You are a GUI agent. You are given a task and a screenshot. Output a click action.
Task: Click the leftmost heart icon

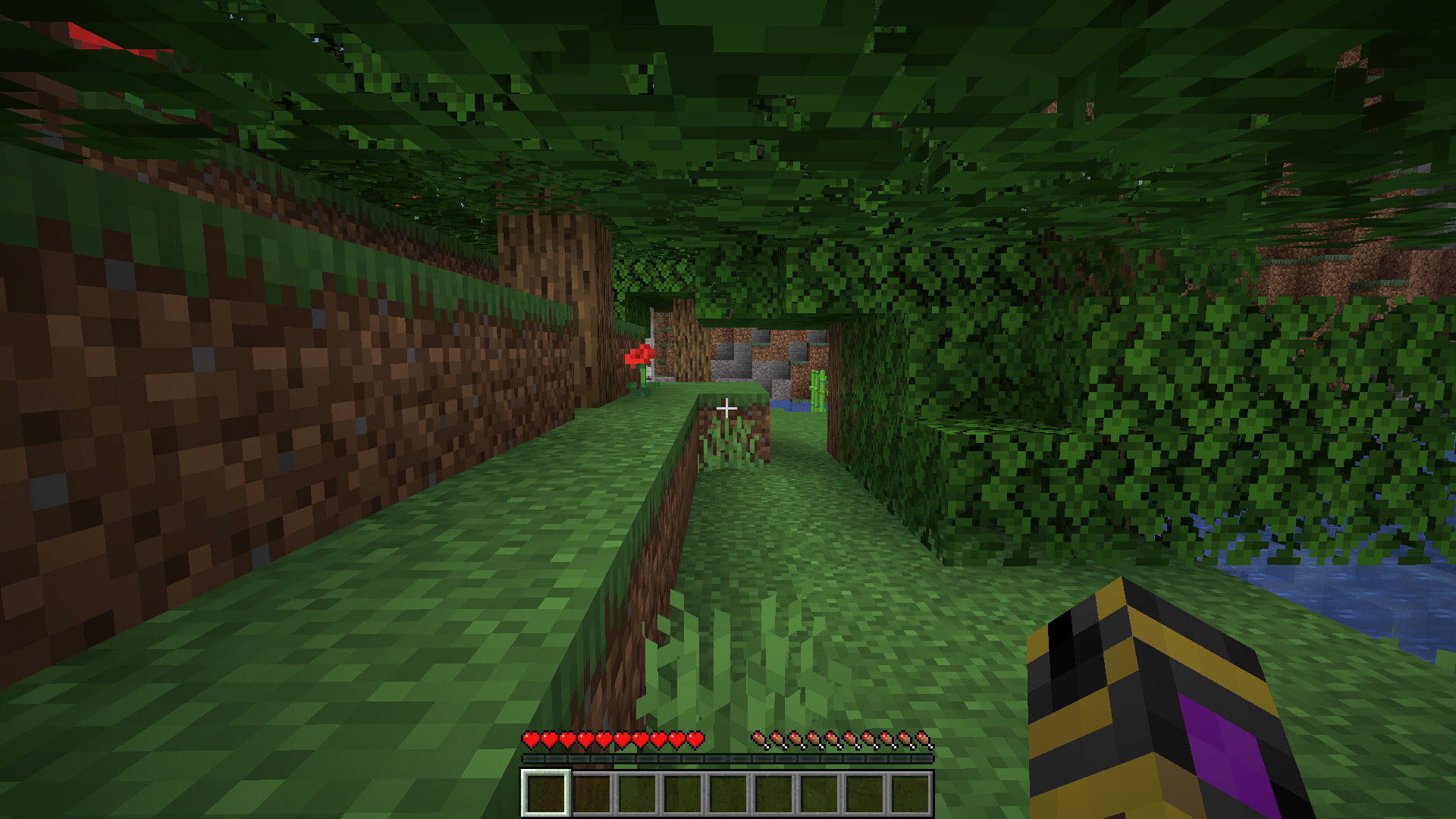(x=529, y=739)
